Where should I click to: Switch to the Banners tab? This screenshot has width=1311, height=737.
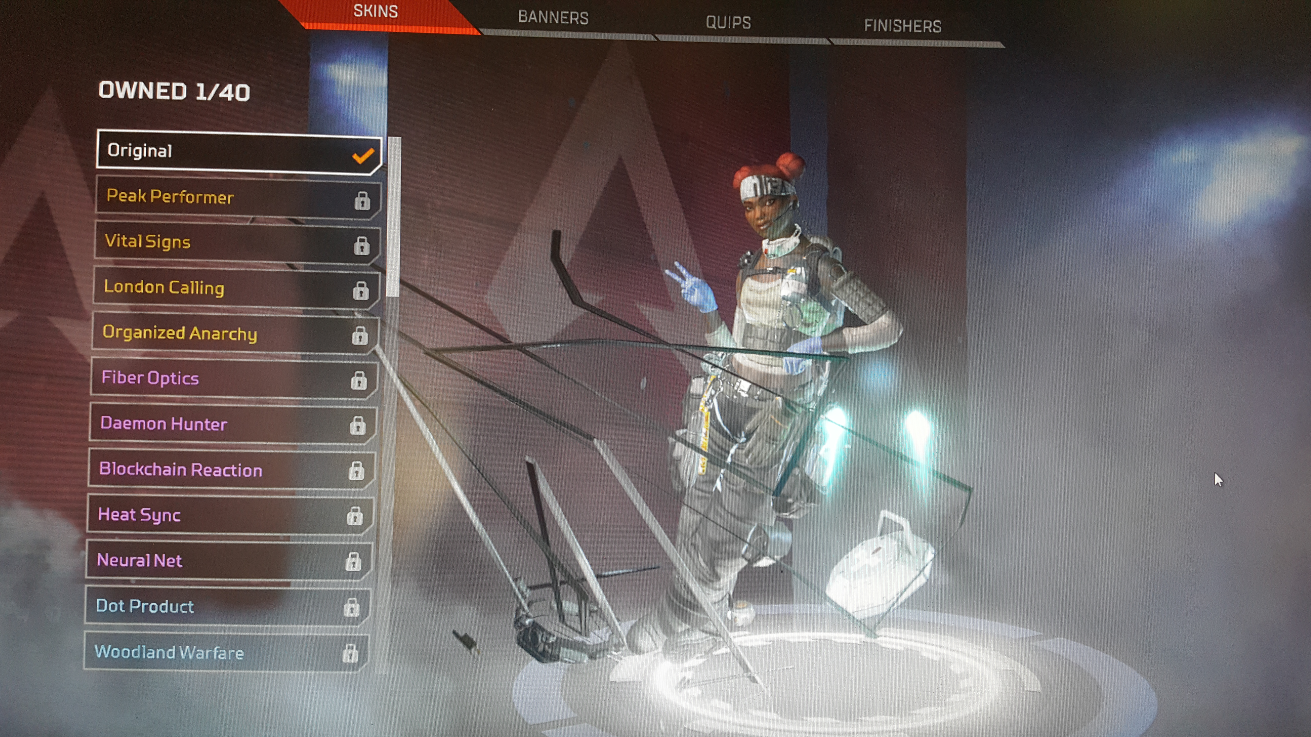click(x=553, y=18)
